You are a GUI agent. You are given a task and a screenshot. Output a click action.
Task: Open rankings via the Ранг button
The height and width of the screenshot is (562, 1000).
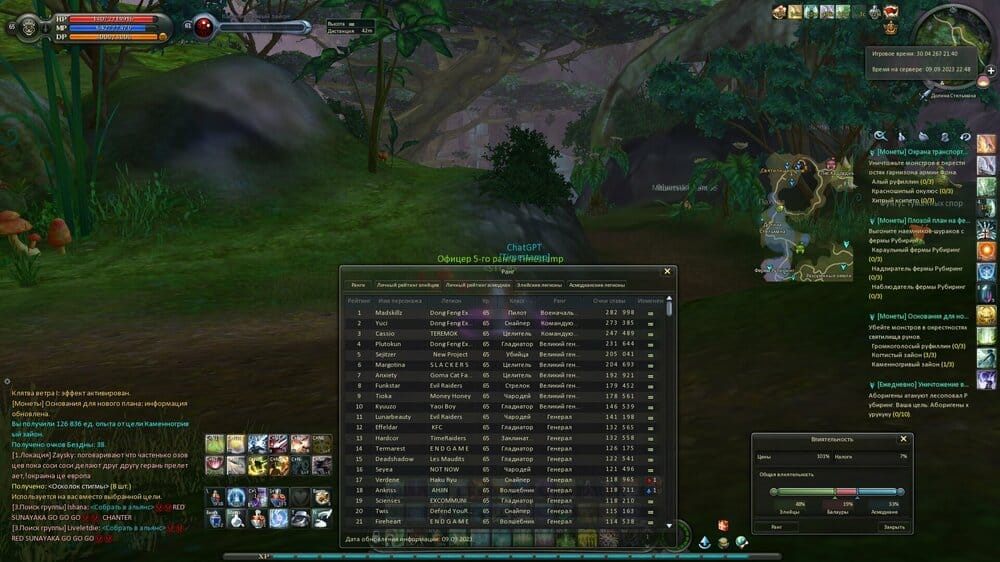[776, 526]
